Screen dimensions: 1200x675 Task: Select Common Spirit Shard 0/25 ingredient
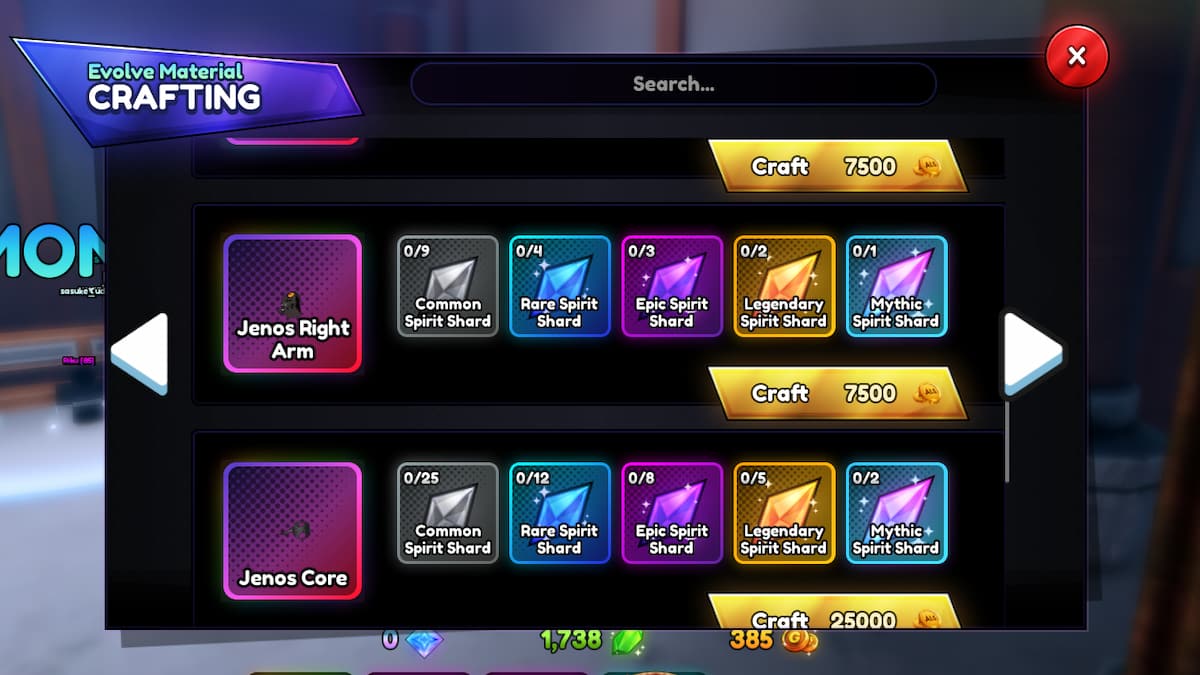click(x=448, y=513)
